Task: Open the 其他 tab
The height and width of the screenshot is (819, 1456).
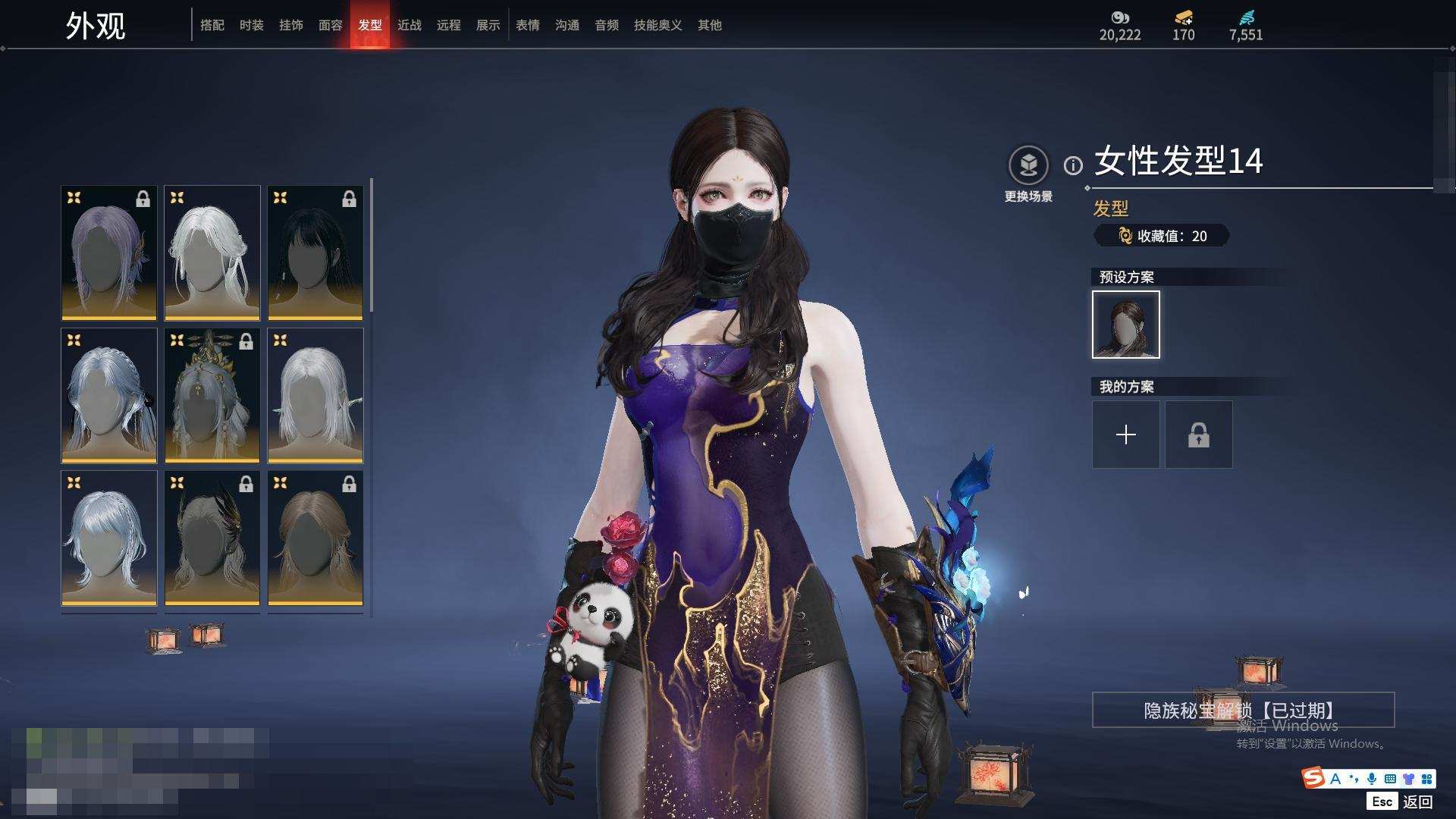Action: pyautogui.click(x=710, y=25)
